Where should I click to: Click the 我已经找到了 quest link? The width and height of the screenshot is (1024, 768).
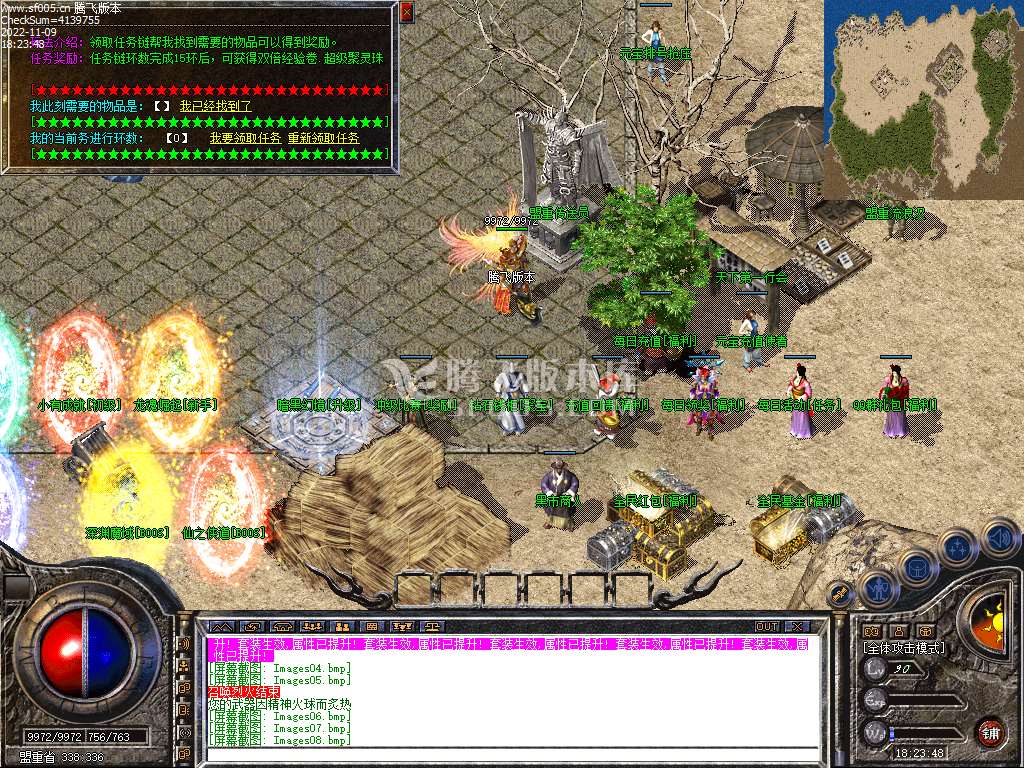[x=215, y=105]
